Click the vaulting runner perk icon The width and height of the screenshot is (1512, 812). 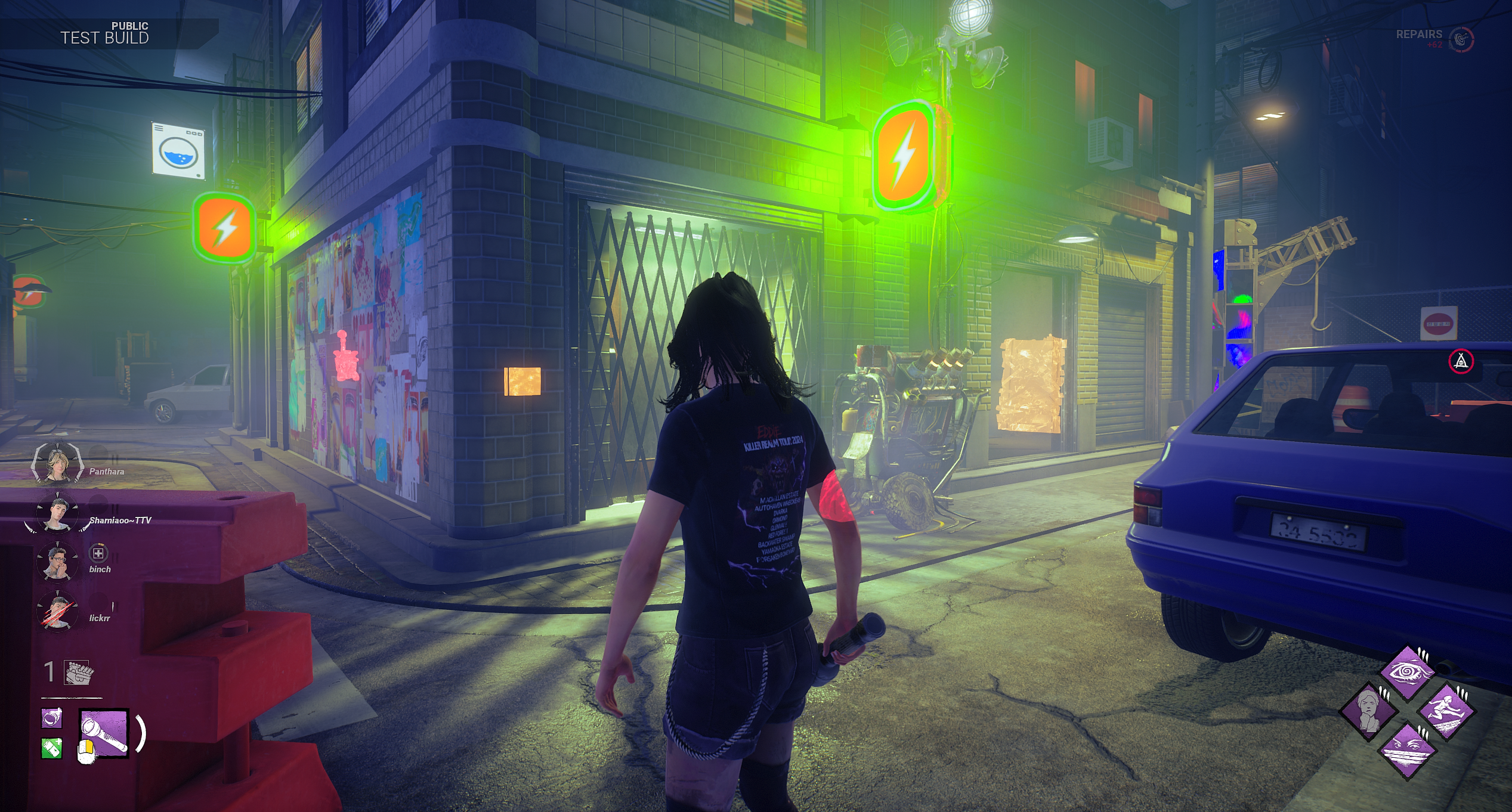click(x=1446, y=712)
